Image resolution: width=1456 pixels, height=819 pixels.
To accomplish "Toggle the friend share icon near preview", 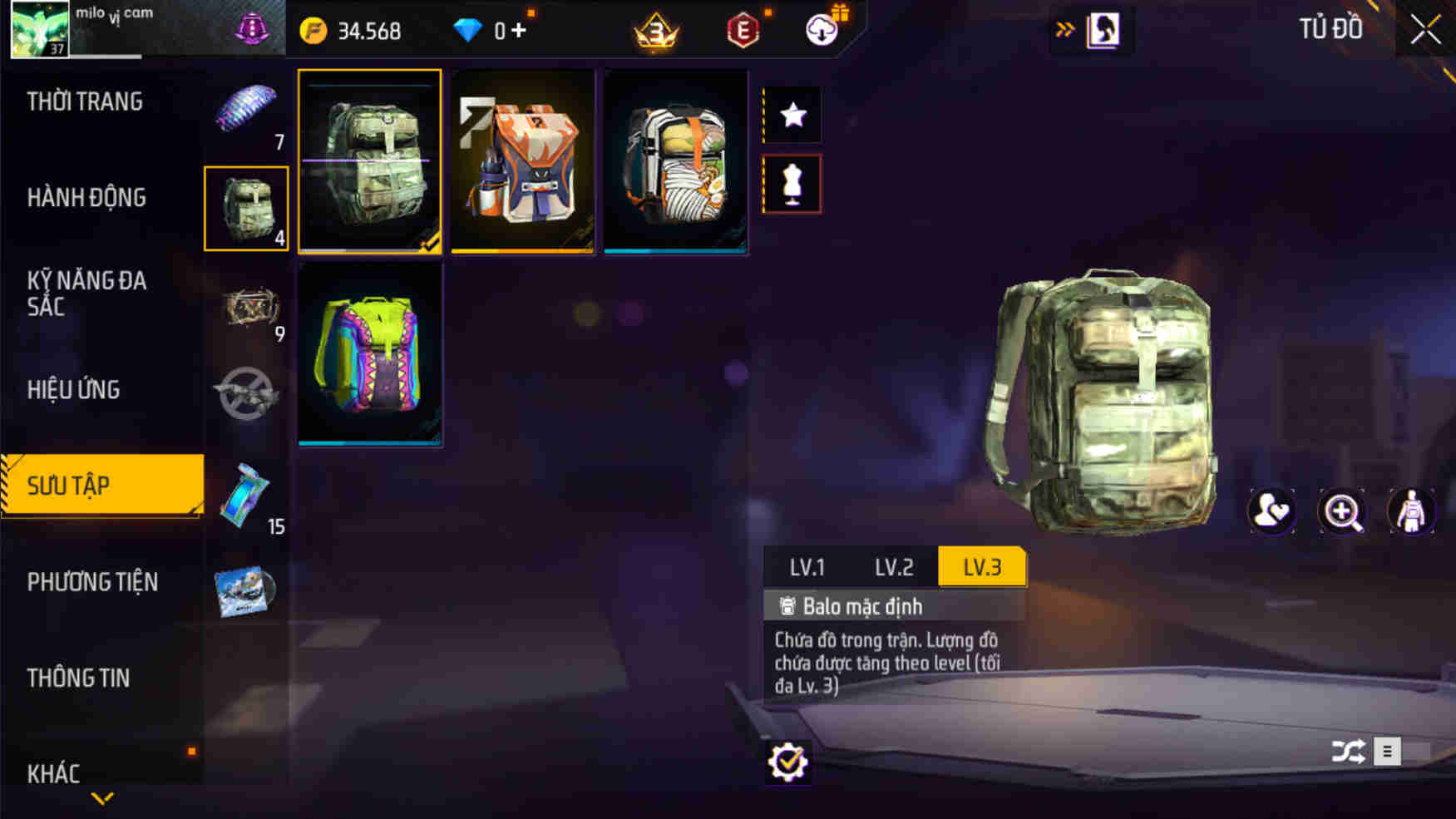I will click(1271, 512).
